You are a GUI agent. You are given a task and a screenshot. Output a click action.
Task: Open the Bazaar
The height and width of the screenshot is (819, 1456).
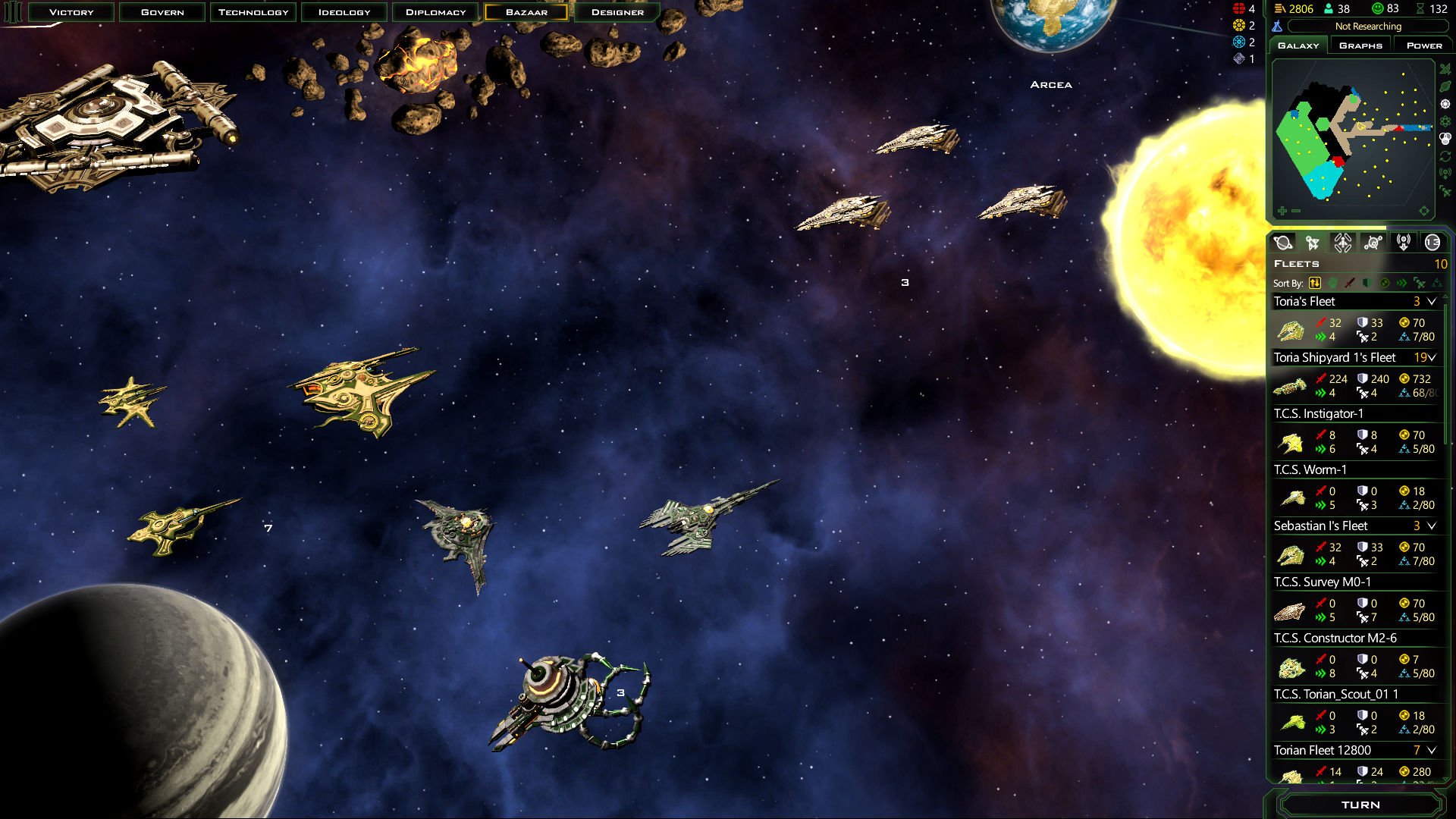pos(526,12)
